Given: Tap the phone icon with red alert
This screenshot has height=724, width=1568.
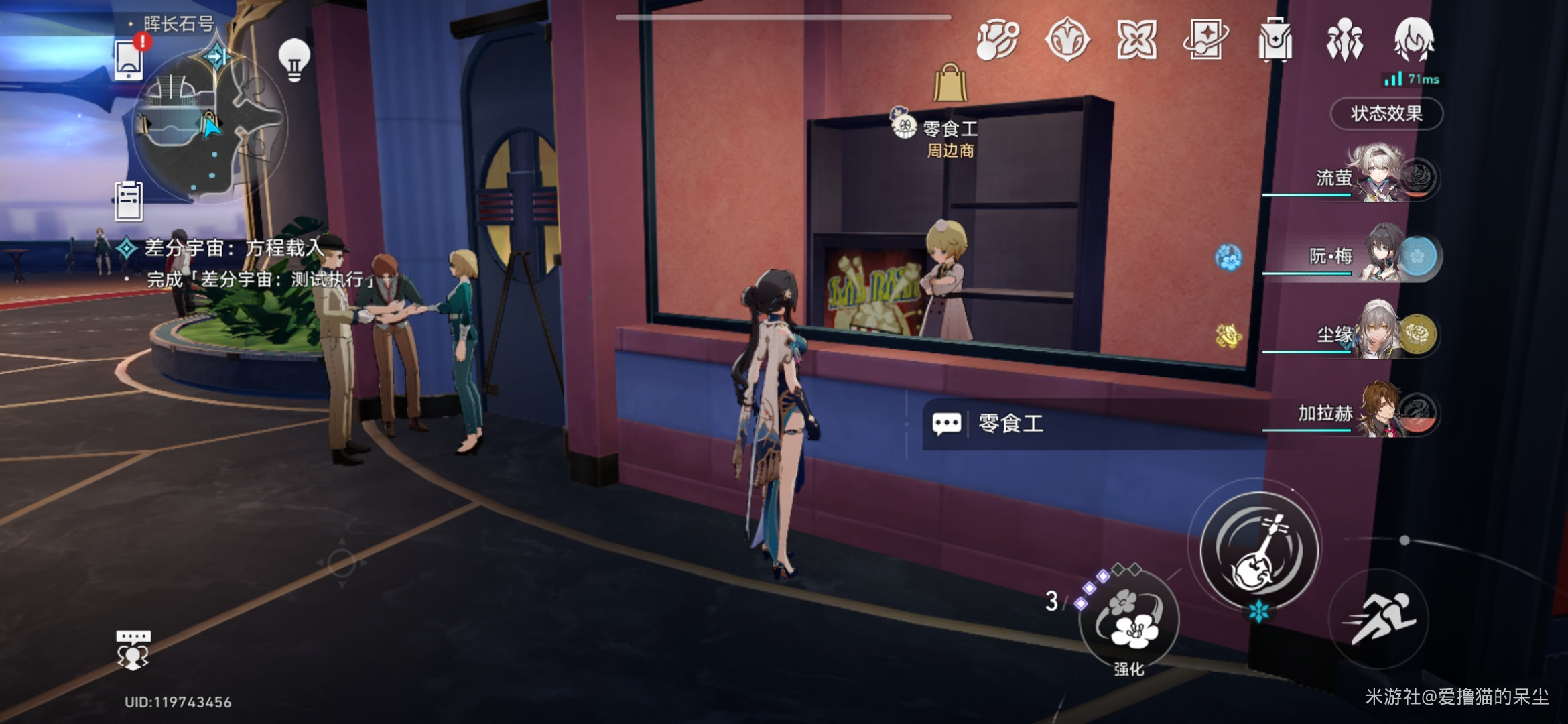Looking at the screenshot, I should coord(129,59).
